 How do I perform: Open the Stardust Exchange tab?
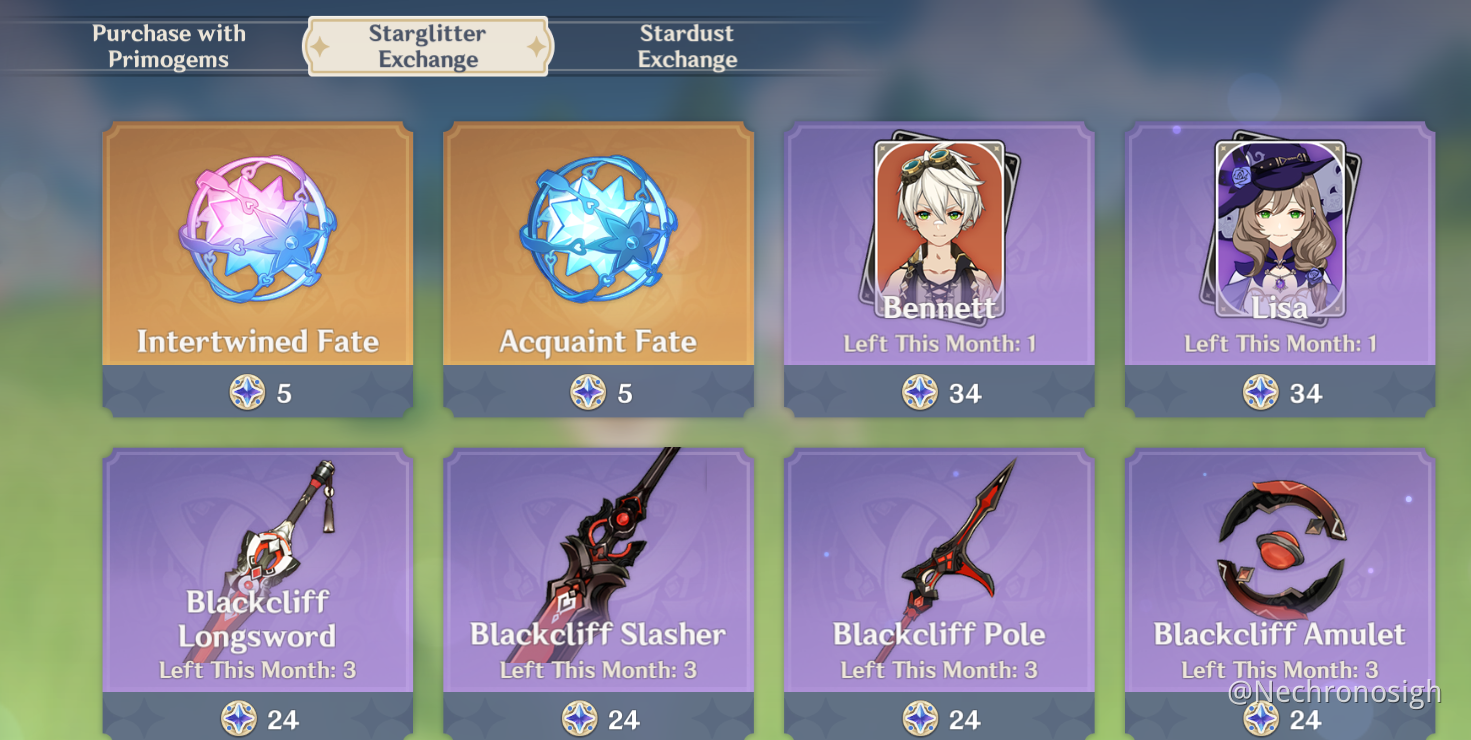tap(687, 45)
